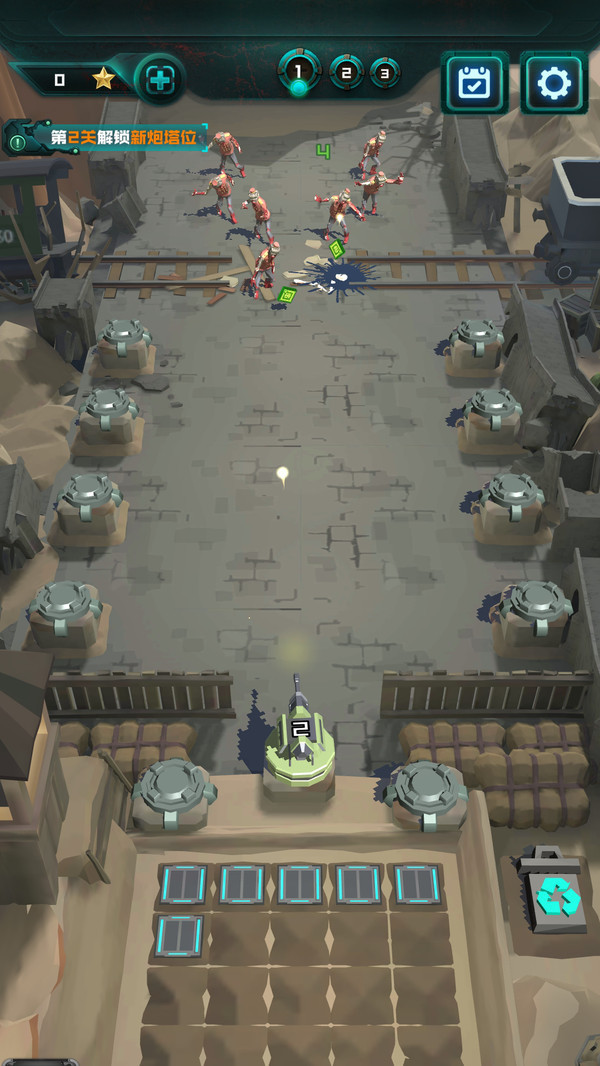600x1066 pixels.
Task: Open the daily check-in calendar
Action: [x=474, y=82]
